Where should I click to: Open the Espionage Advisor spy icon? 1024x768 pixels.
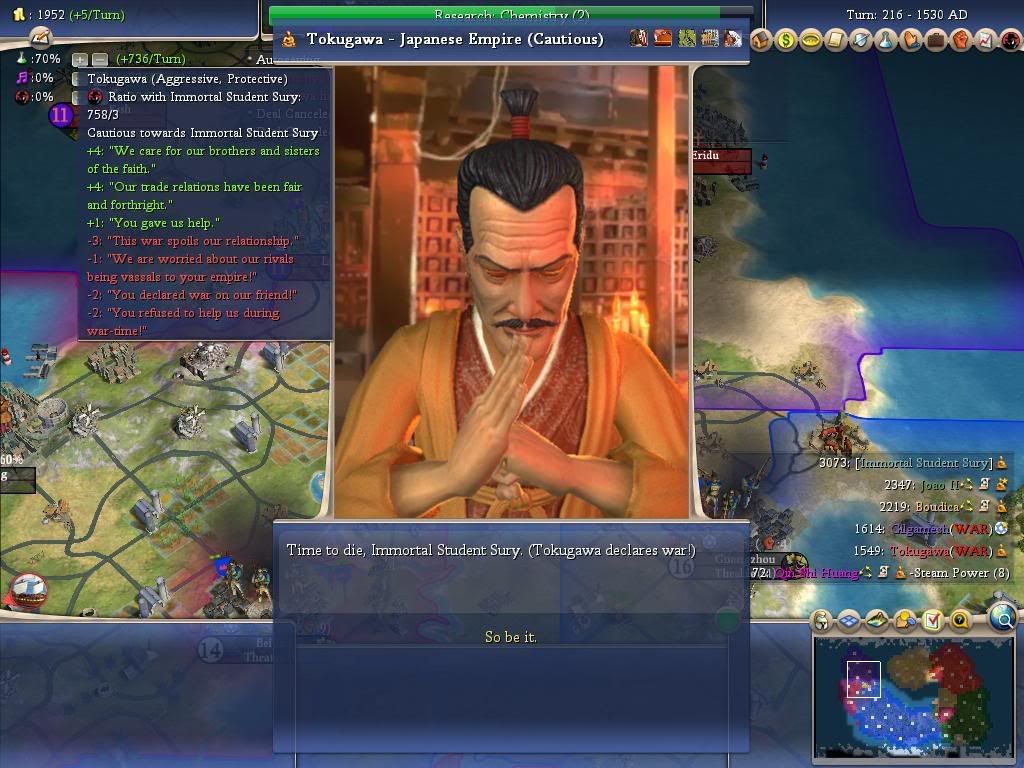1010,40
